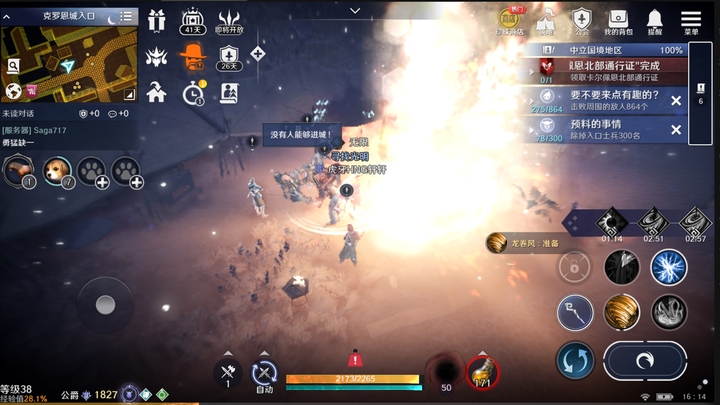Dismiss the 要不要来点有趣的 quest entry
720x405 pixels.
click(x=676, y=101)
